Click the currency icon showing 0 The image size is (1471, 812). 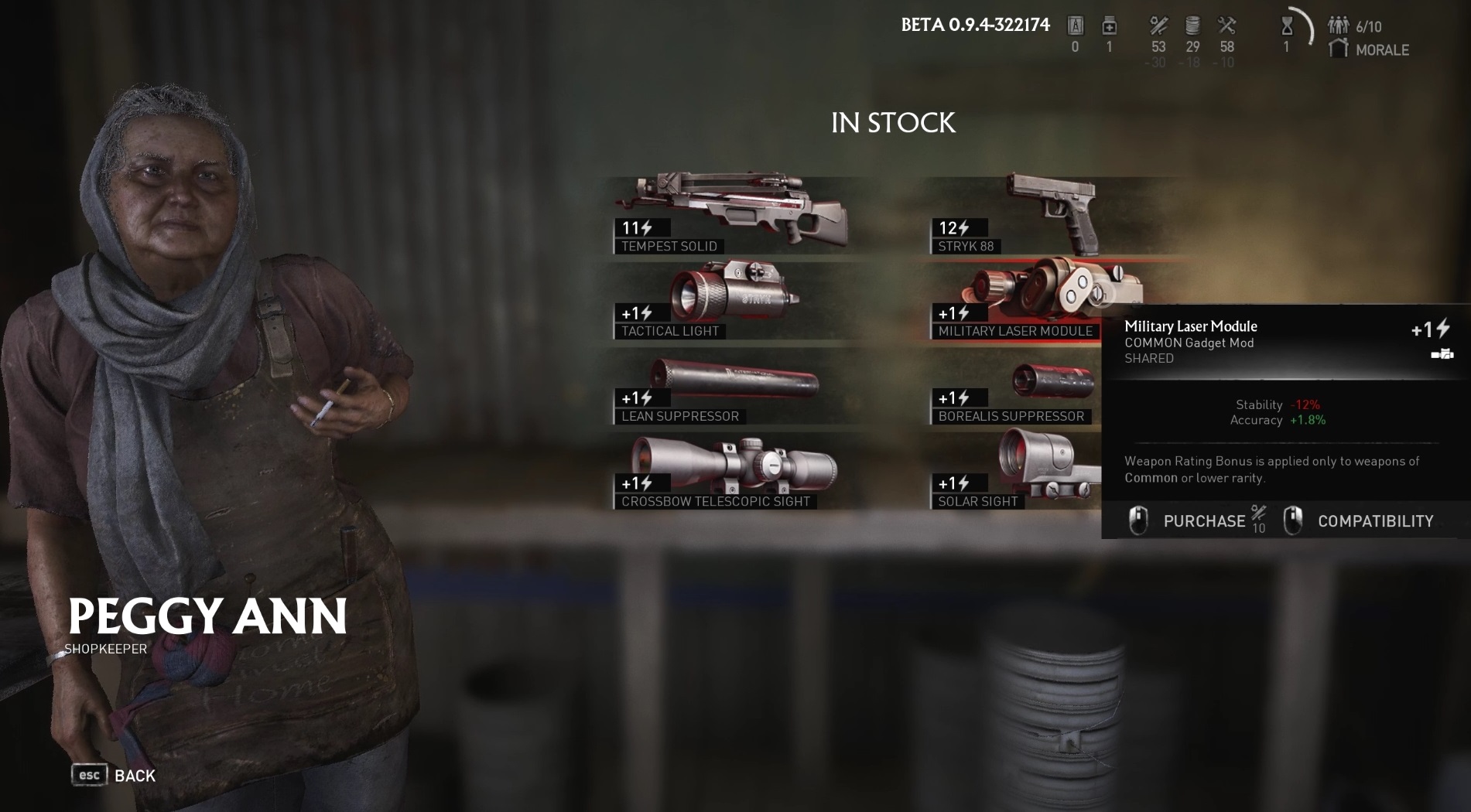click(1076, 25)
